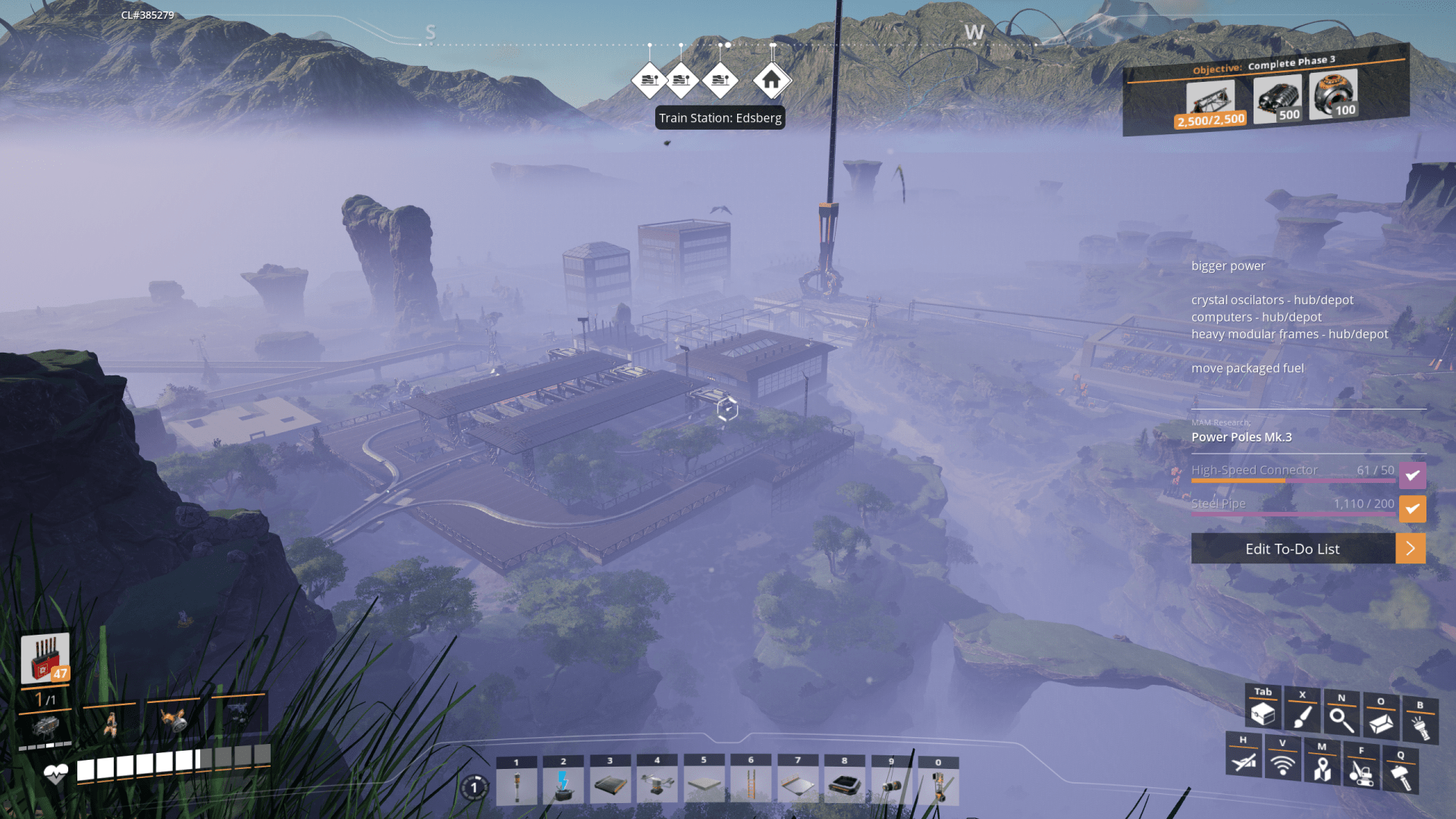Toggle the flashlight shortcut icon

click(1420, 726)
